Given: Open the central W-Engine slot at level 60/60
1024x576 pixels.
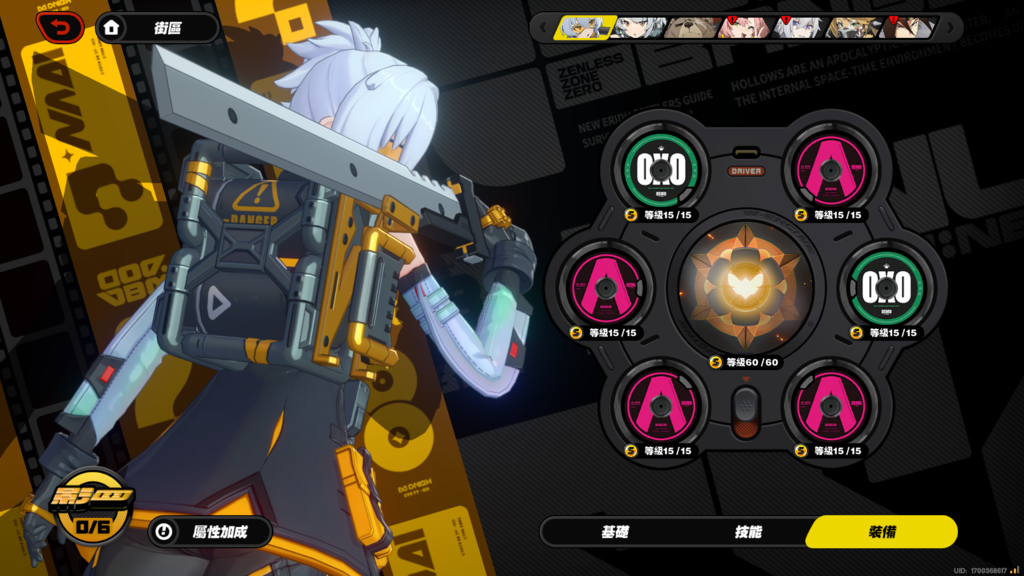Looking at the screenshot, I should [x=745, y=287].
